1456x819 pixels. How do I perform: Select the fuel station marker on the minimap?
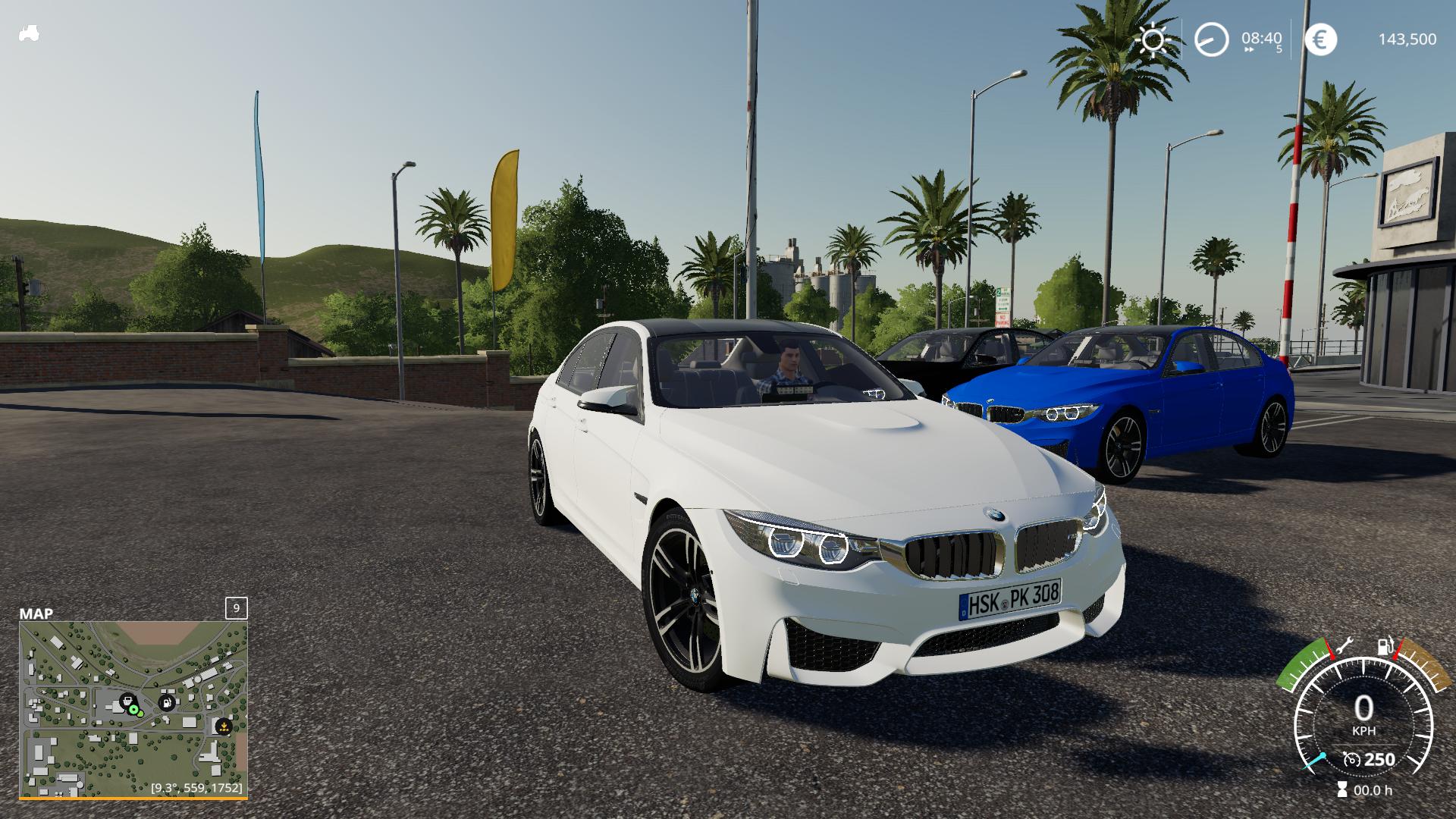click(x=166, y=702)
